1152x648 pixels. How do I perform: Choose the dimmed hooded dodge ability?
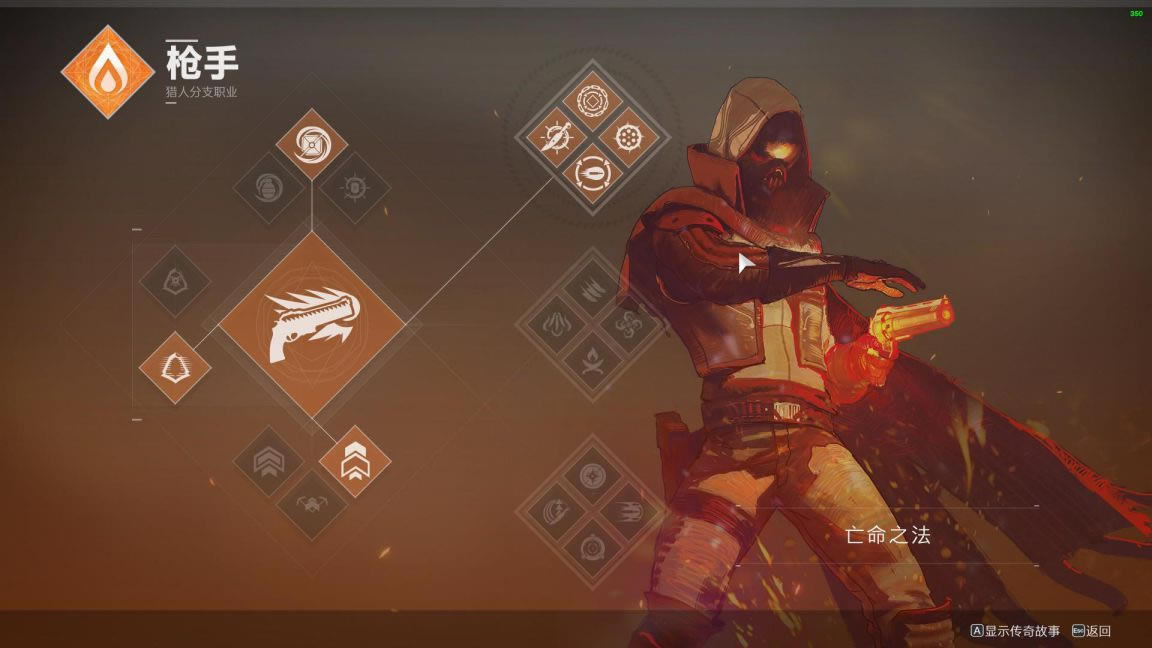coord(175,282)
